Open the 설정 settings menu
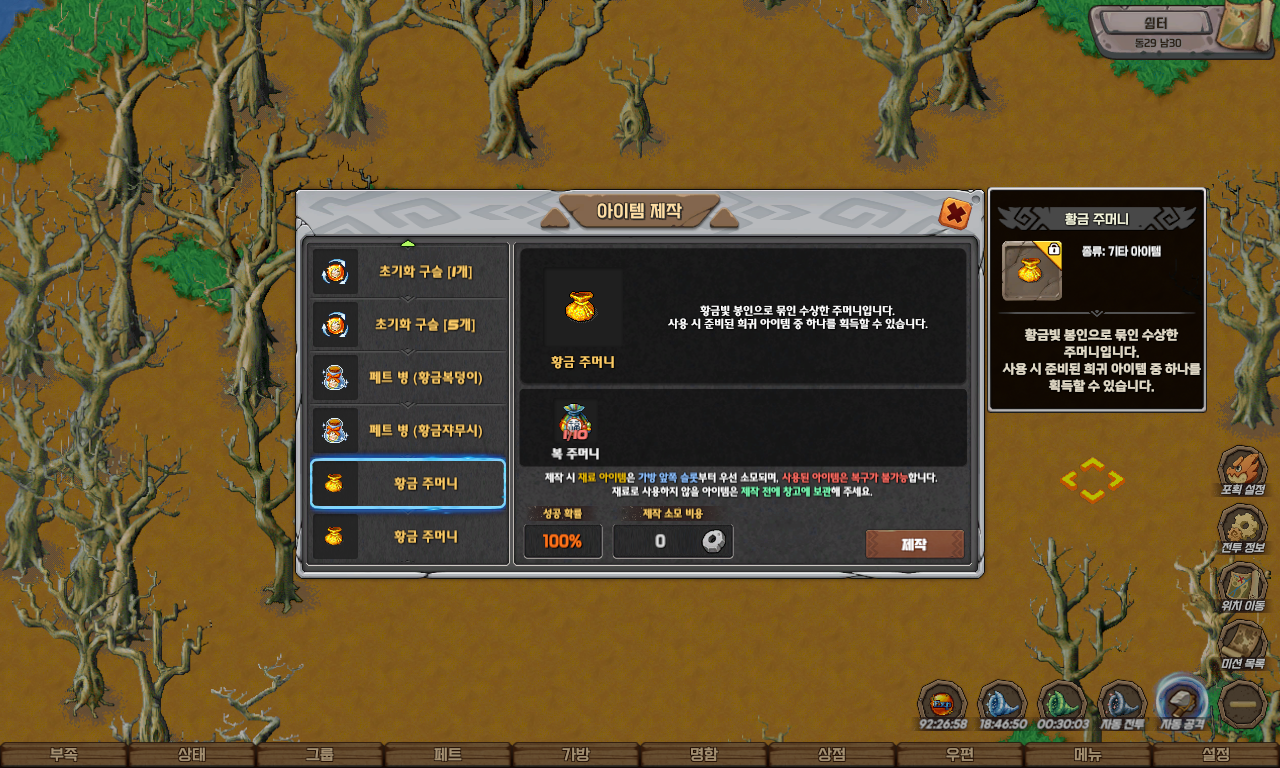The height and width of the screenshot is (768, 1280). [x=1216, y=755]
